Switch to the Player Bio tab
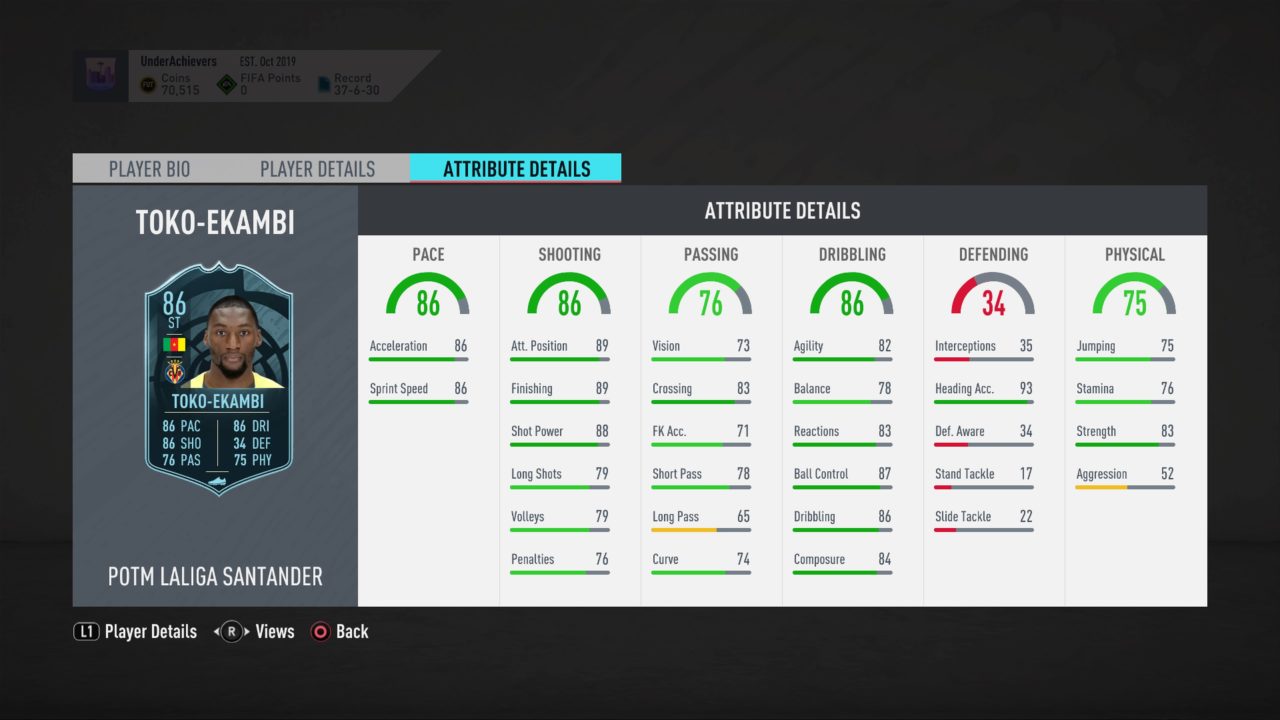This screenshot has height=720, width=1280. pos(149,169)
